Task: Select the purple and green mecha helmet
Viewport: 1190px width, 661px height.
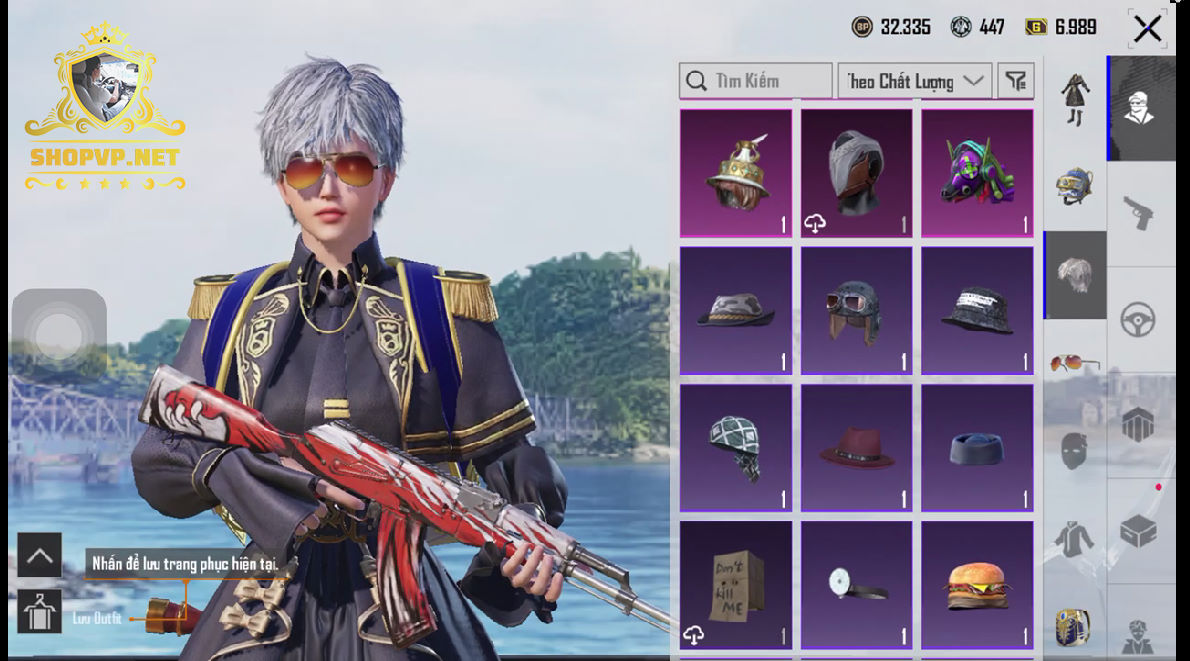Action: [x=977, y=173]
